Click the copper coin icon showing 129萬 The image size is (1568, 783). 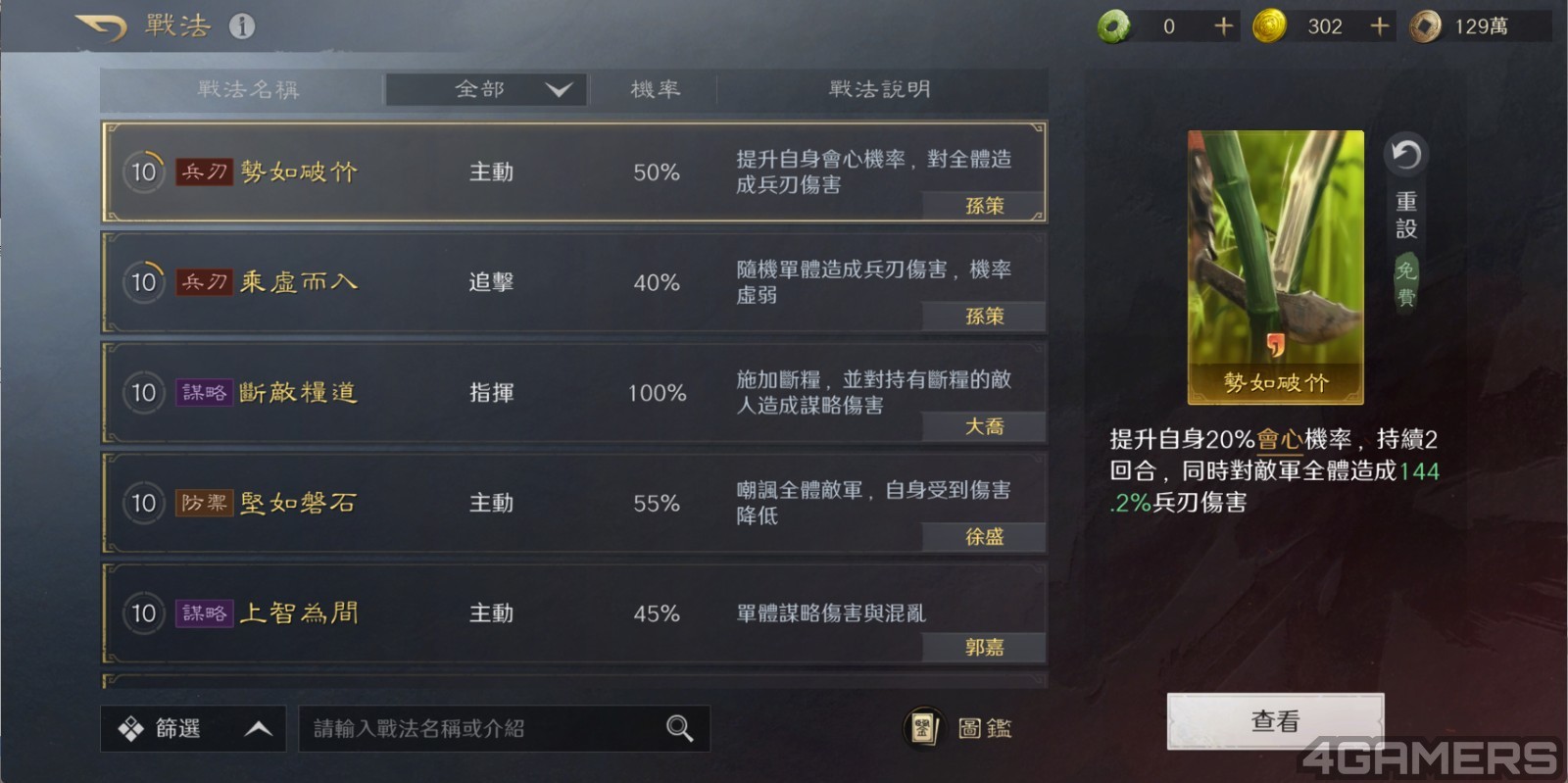[1421, 25]
